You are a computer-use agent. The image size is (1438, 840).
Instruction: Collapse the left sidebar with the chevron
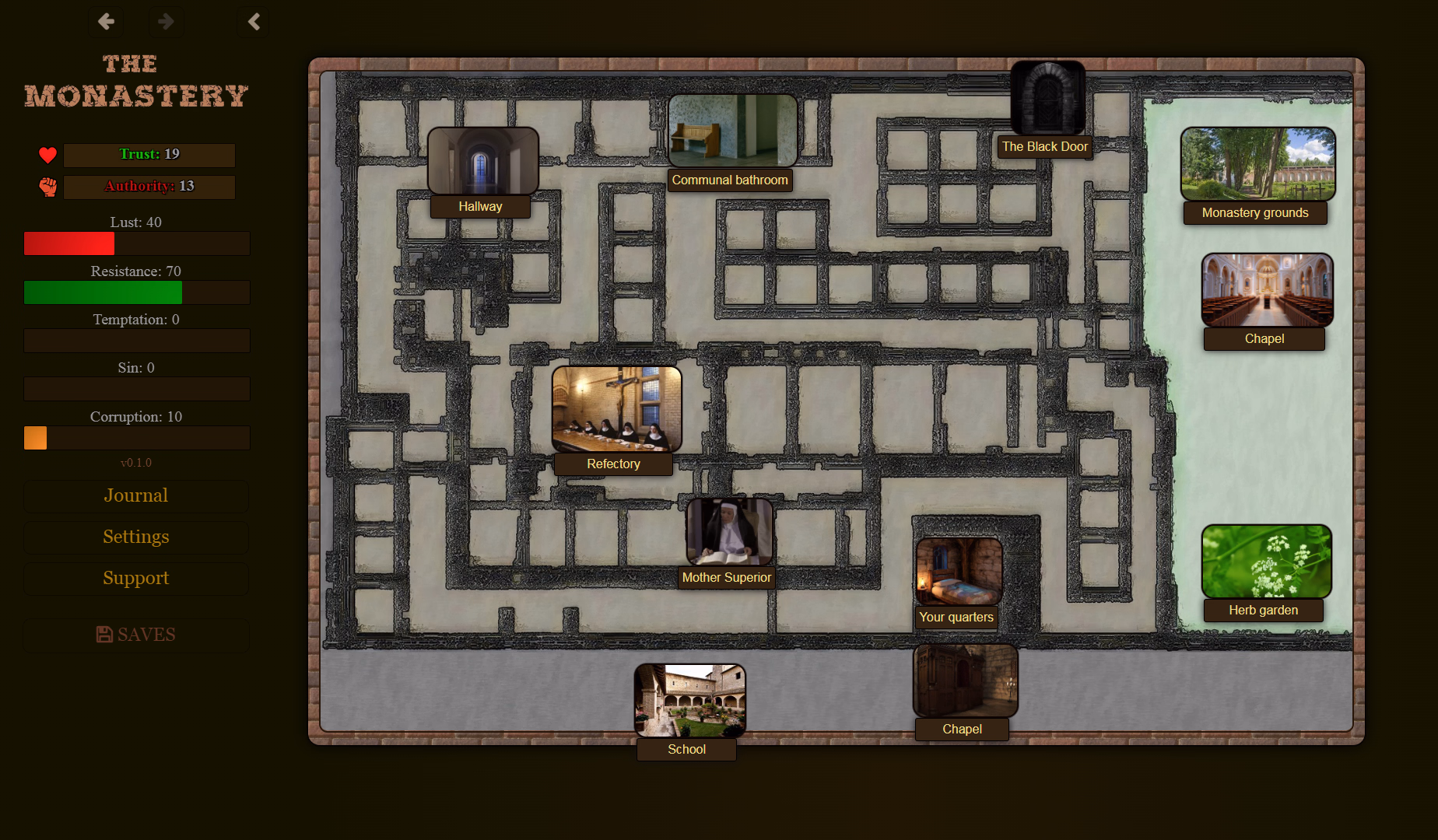pyautogui.click(x=253, y=22)
